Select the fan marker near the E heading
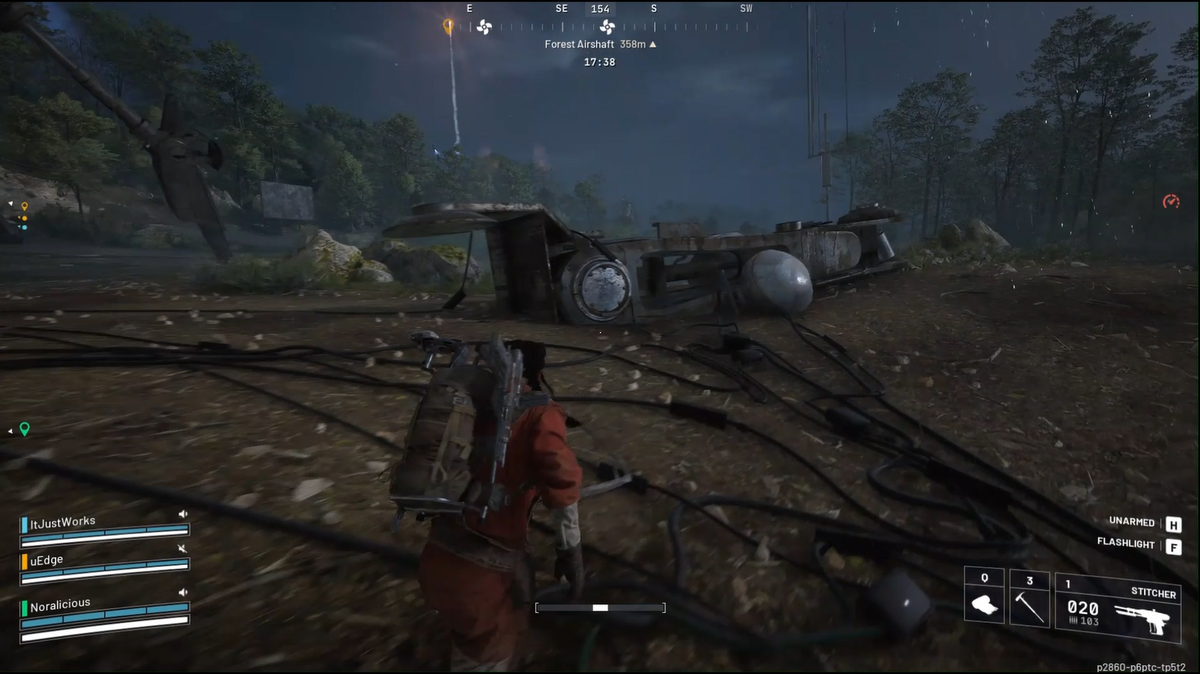The height and width of the screenshot is (674, 1200). tap(484, 27)
